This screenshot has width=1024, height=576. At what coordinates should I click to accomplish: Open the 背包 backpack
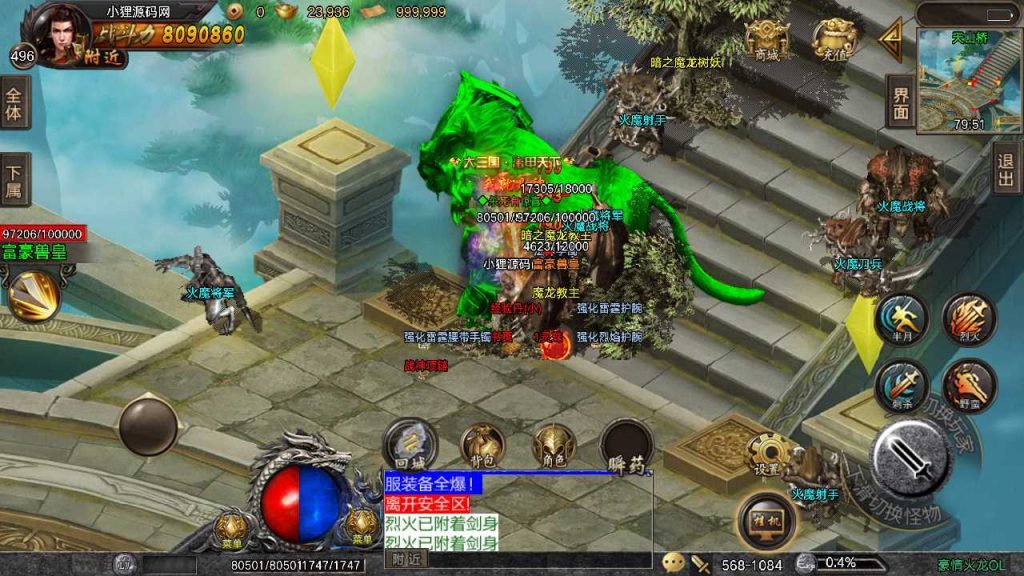(482, 446)
